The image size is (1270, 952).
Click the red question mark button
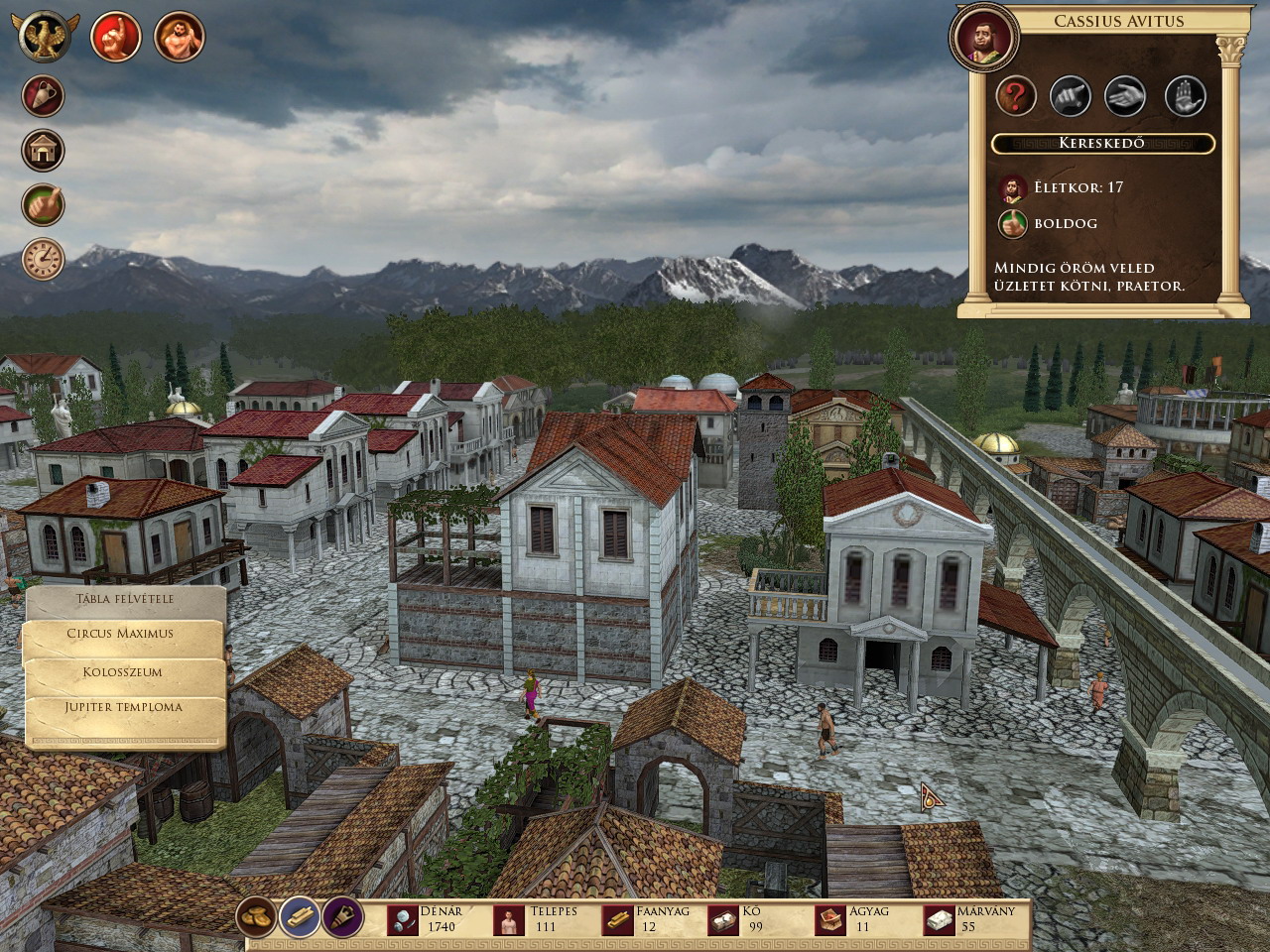click(x=1016, y=97)
